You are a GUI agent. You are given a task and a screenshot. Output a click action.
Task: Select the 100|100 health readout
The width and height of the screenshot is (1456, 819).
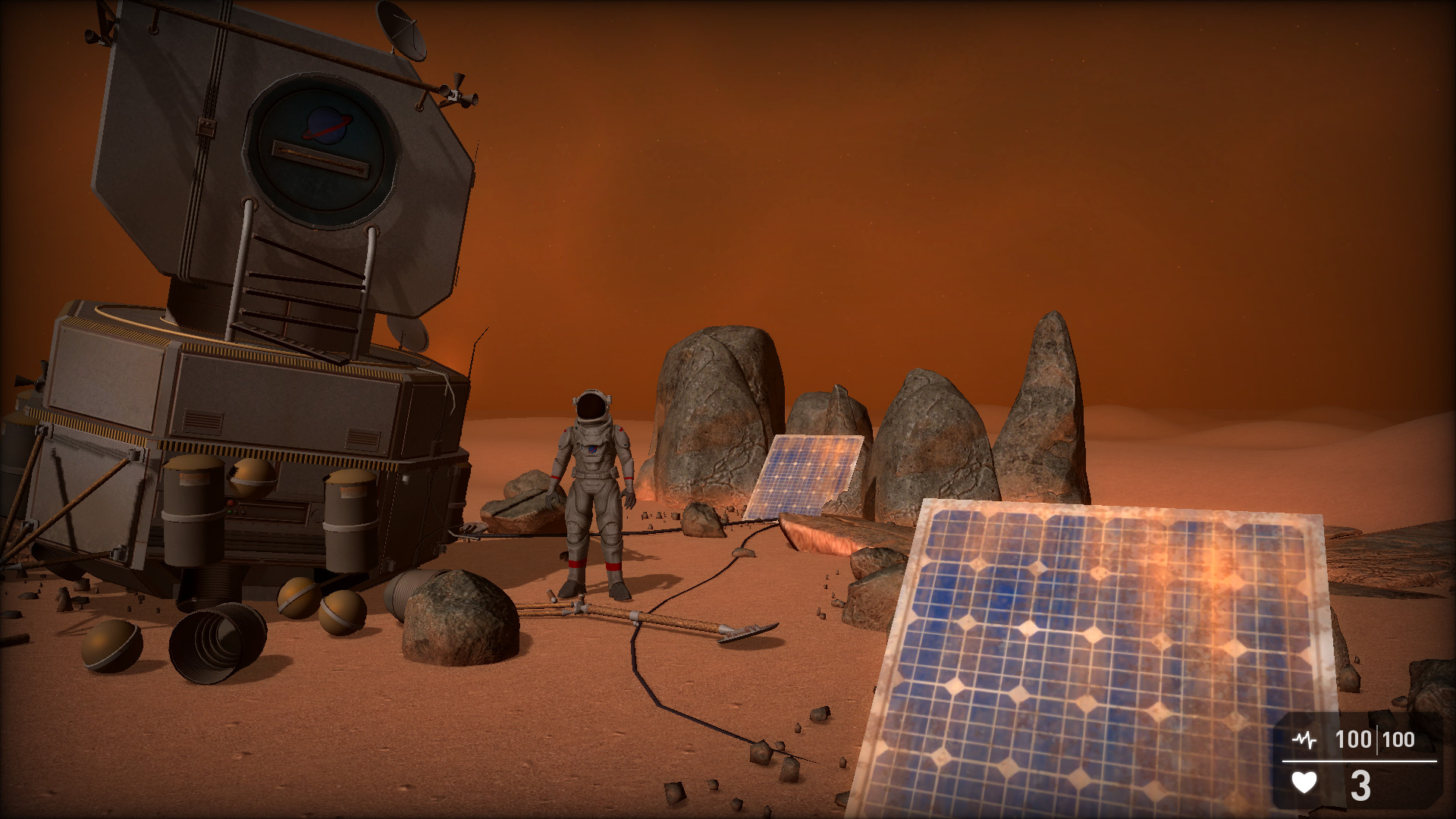(1376, 739)
